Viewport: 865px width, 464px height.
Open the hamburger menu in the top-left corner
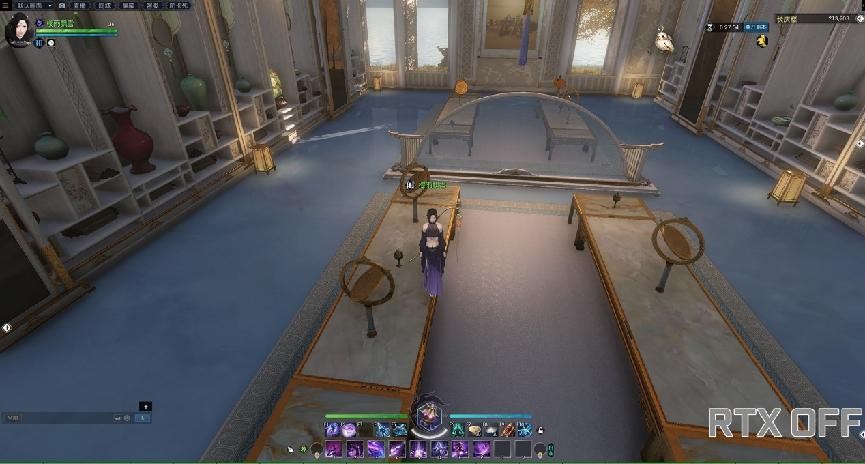click(6, 5)
